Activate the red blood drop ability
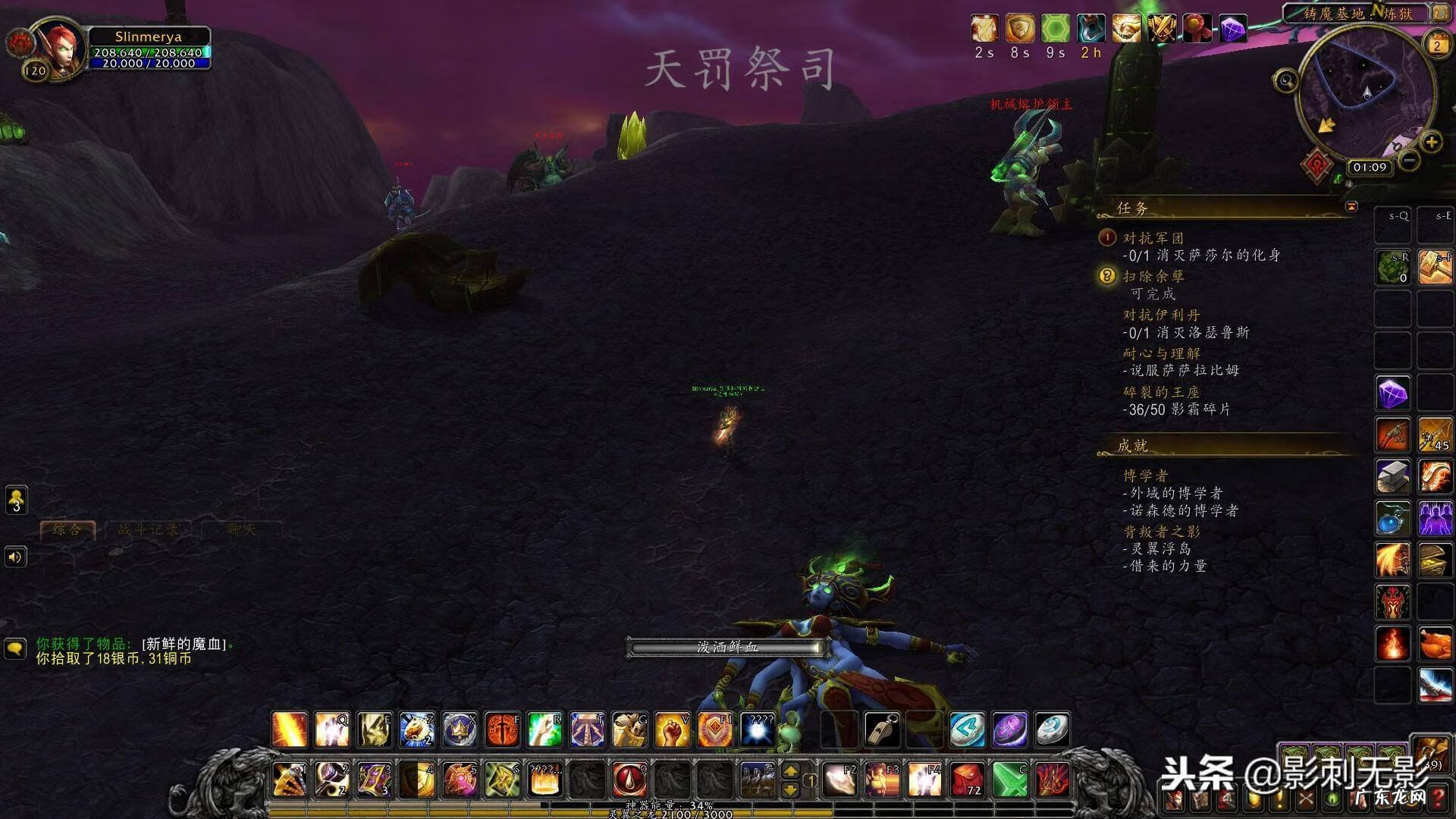This screenshot has width=1456, height=819. pyautogui.click(x=629, y=779)
